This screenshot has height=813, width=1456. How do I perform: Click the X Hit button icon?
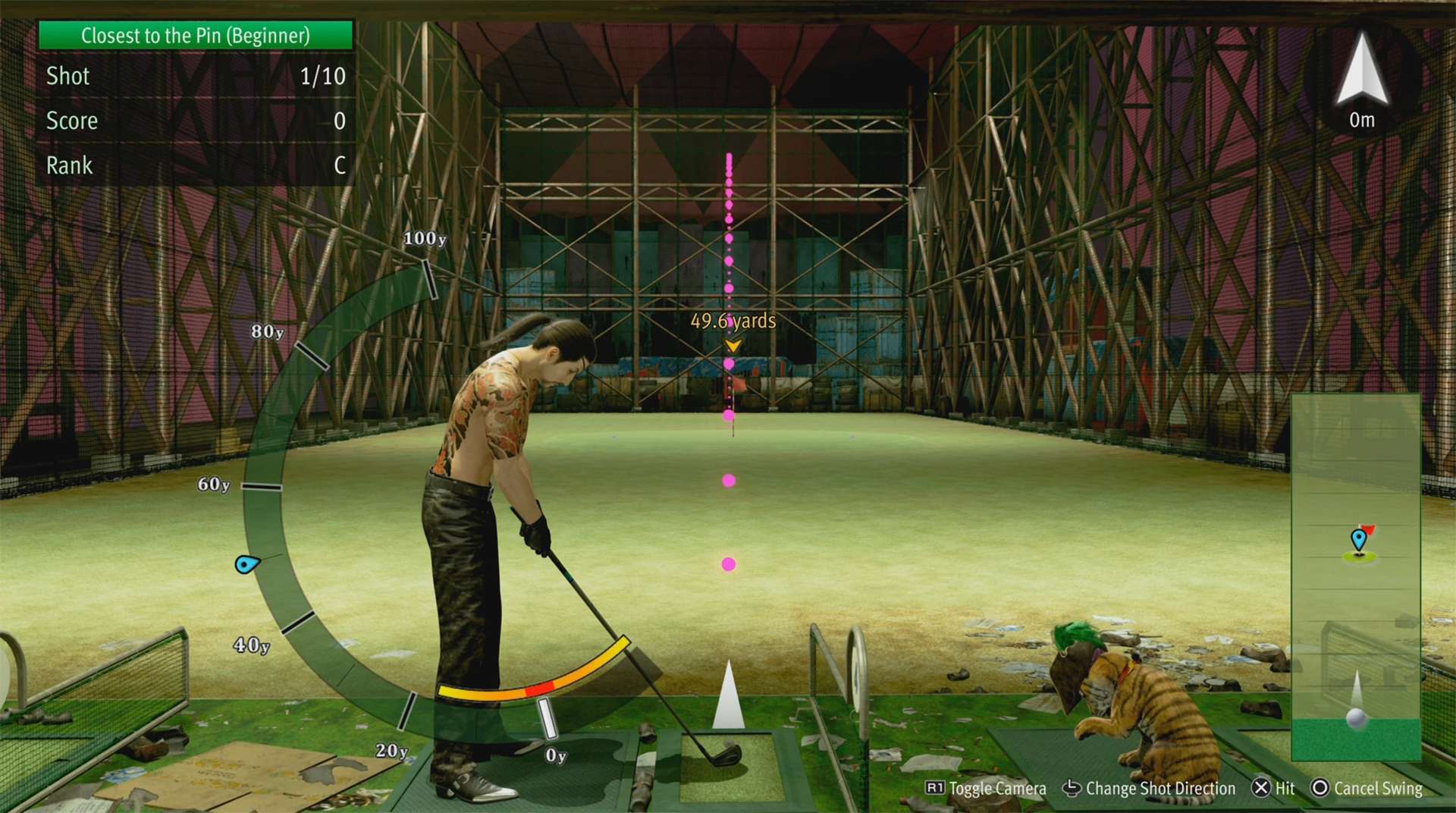tap(1261, 789)
